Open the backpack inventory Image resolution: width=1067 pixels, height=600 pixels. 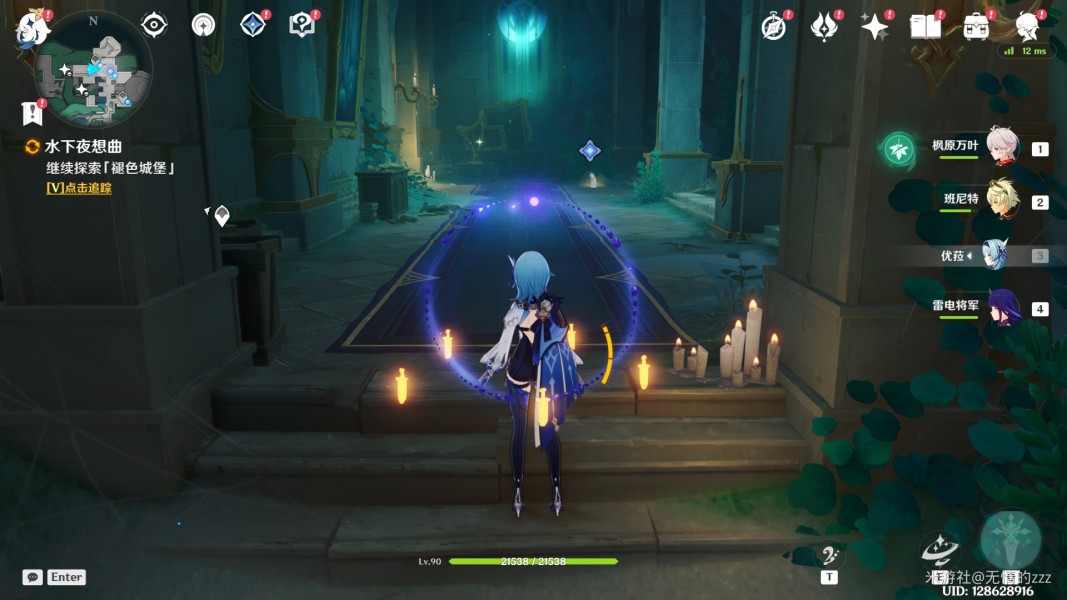point(977,27)
